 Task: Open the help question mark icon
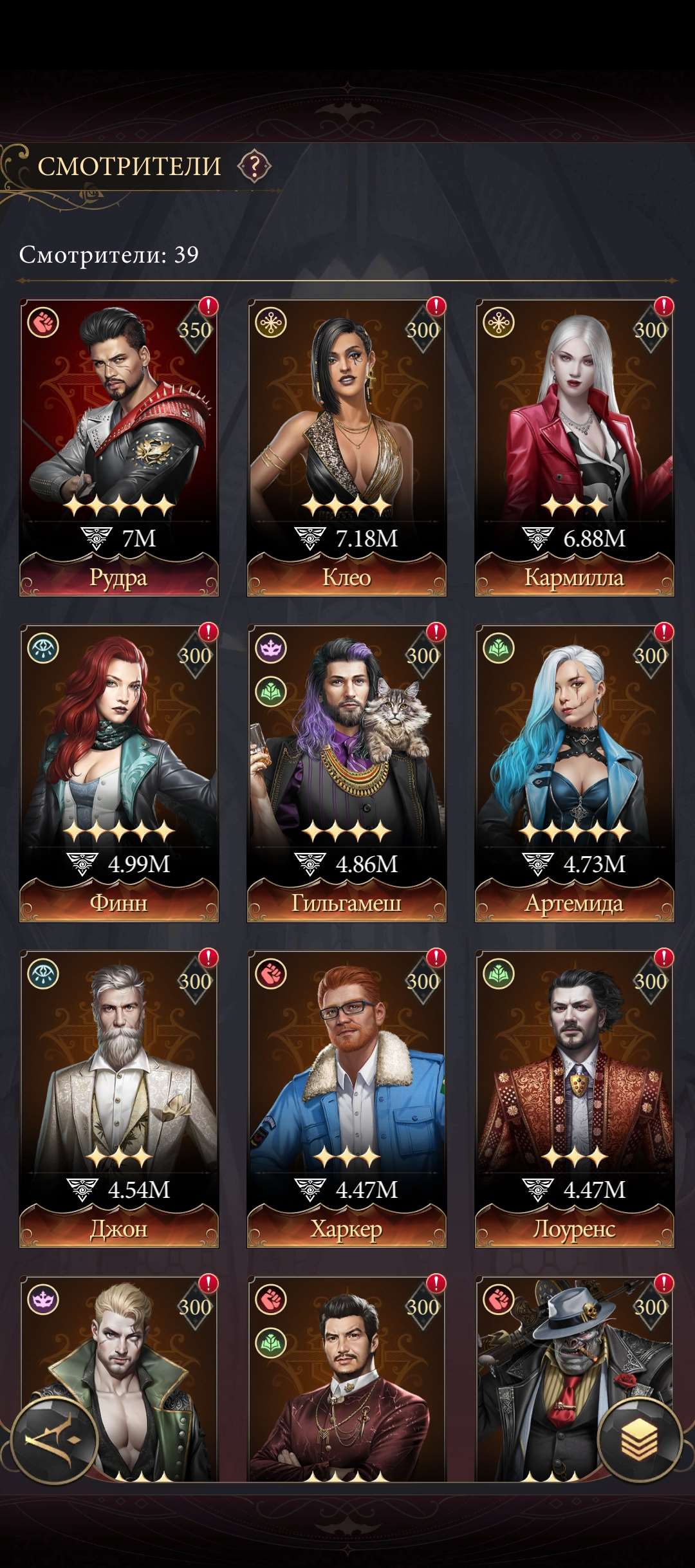coord(254,167)
